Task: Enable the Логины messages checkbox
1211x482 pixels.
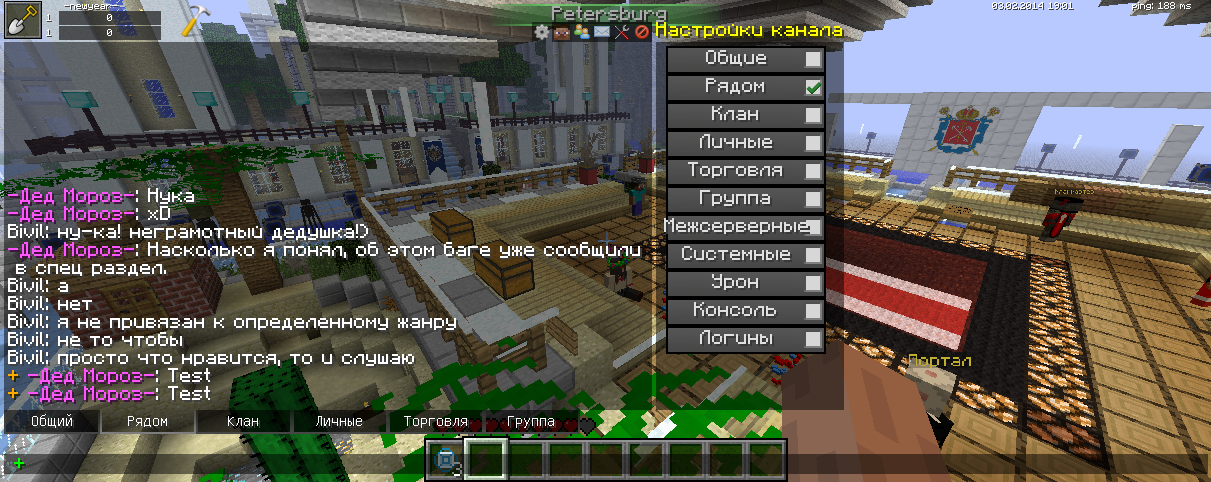Action: click(x=813, y=339)
